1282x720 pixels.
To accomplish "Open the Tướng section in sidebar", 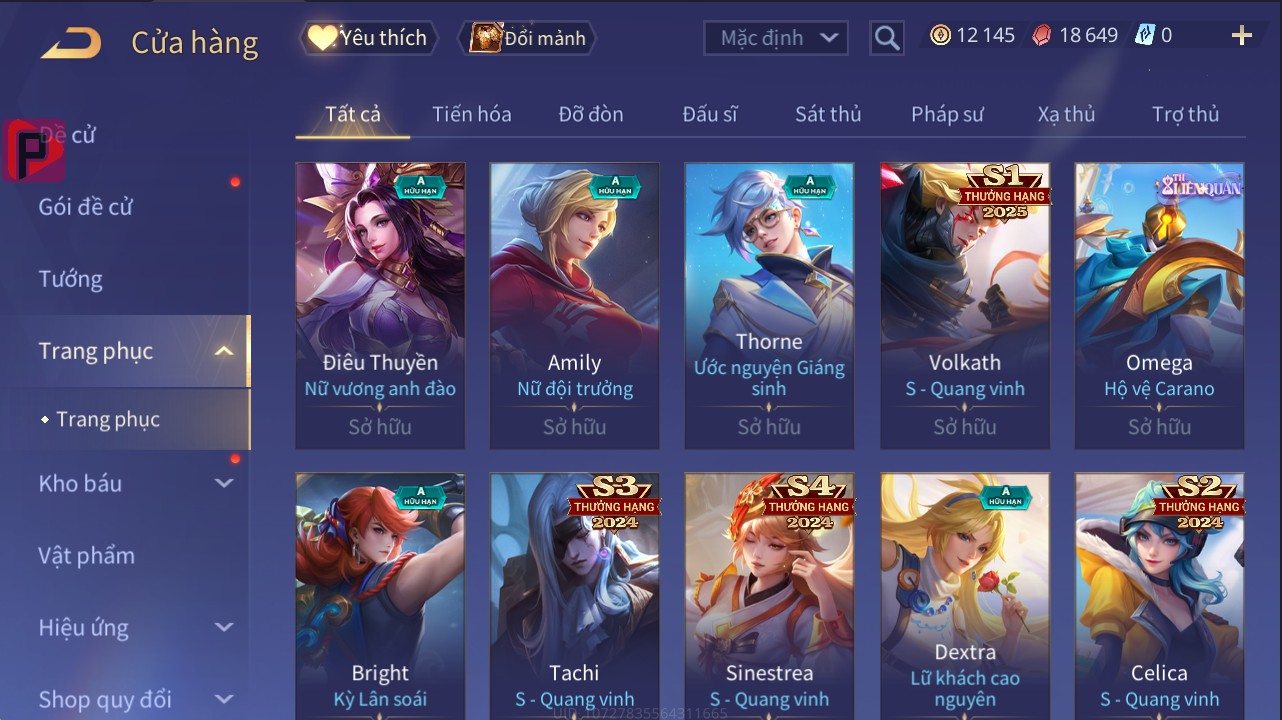I will [x=71, y=279].
